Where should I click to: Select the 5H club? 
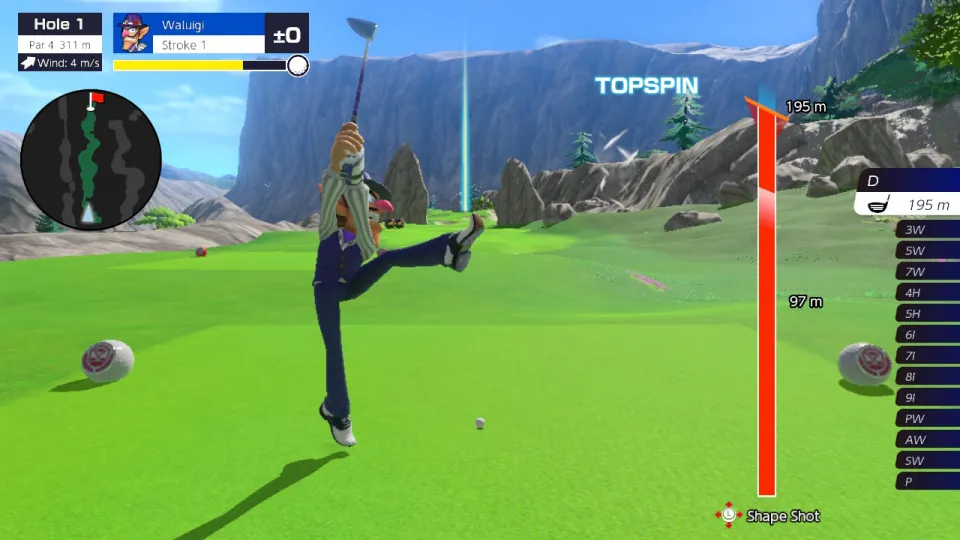tap(926, 313)
